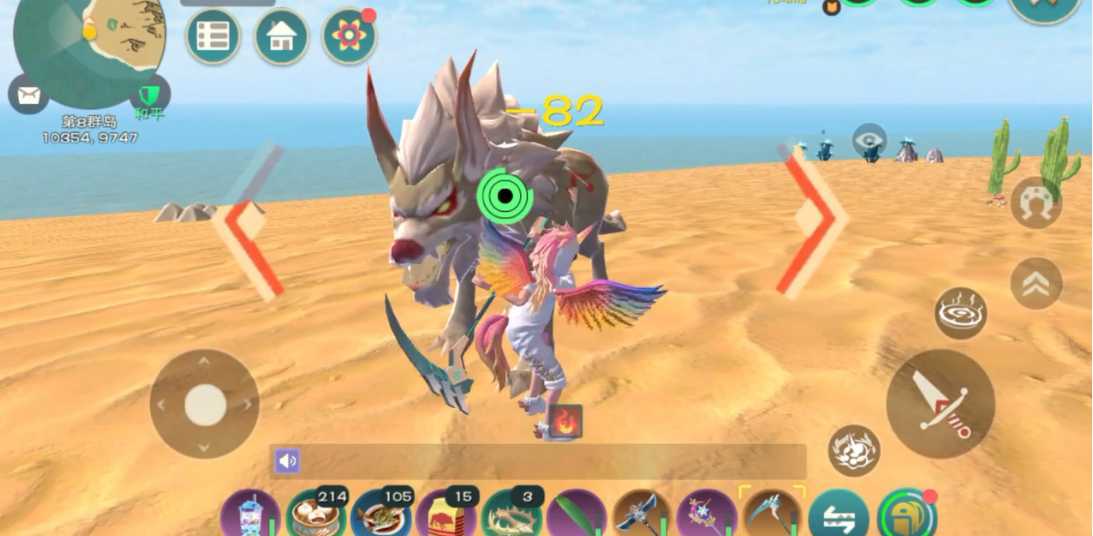
Task: Select the green leaf blade slot
Action: tap(576, 515)
